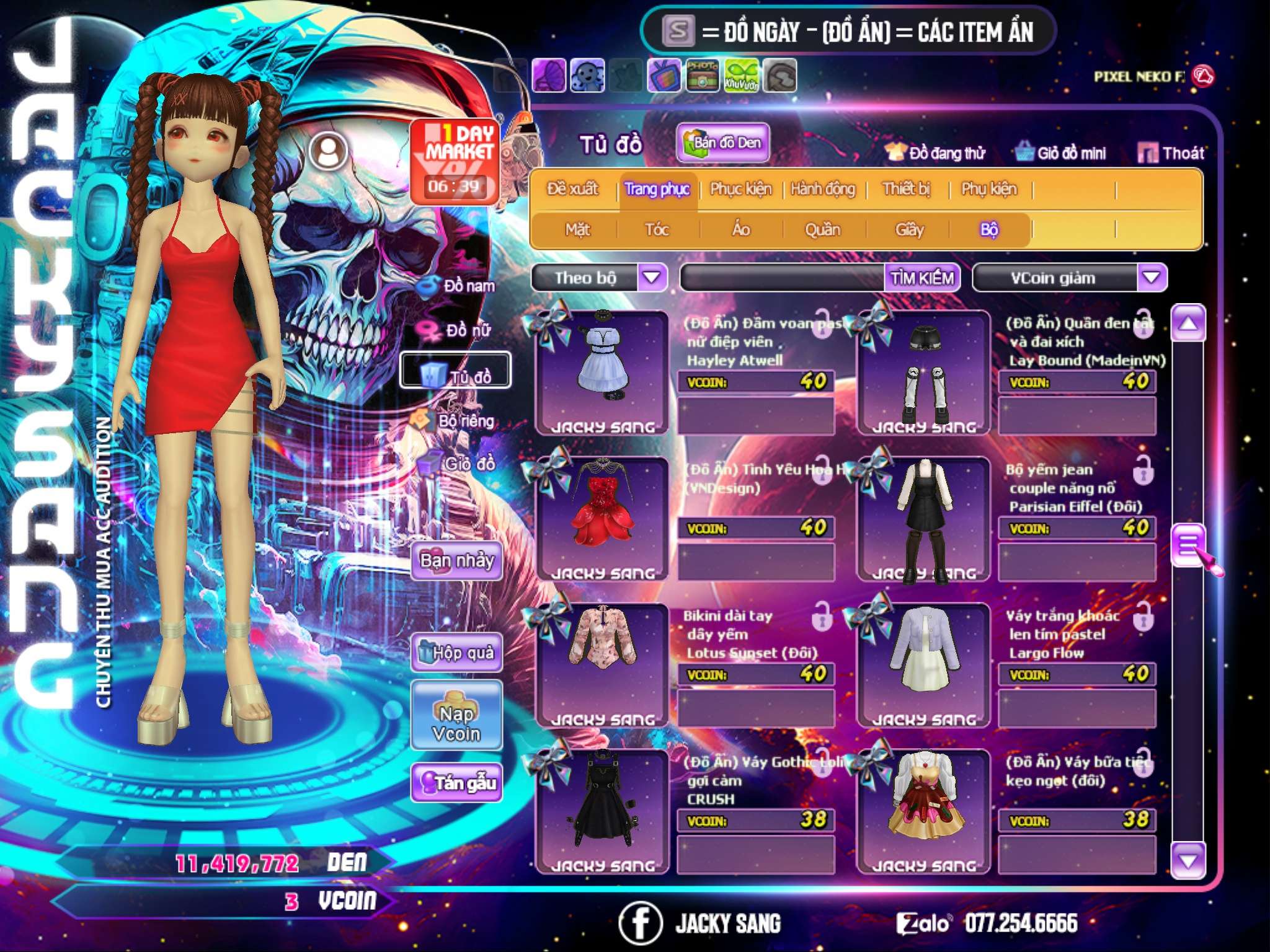Image resolution: width=1270 pixels, height=952 pixels.
Task: Open the Bán đồ Đen shop button
Action: pos(722,143)
